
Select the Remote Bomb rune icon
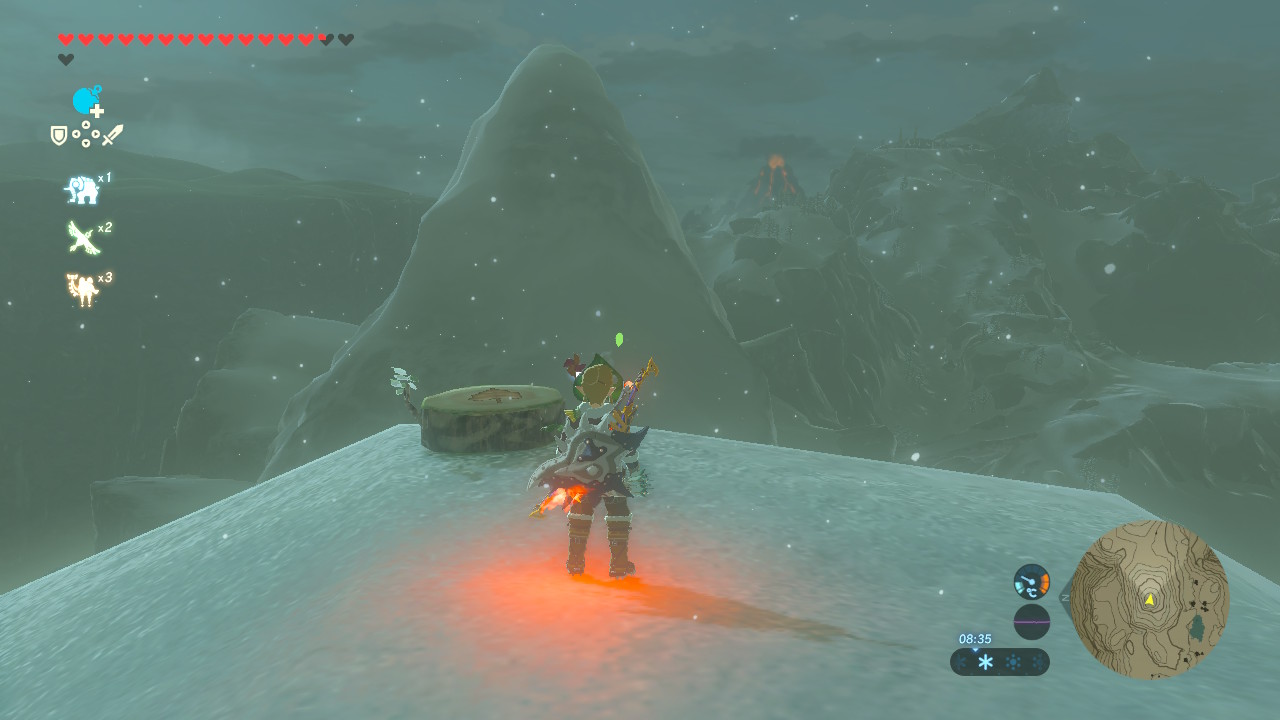87,101
